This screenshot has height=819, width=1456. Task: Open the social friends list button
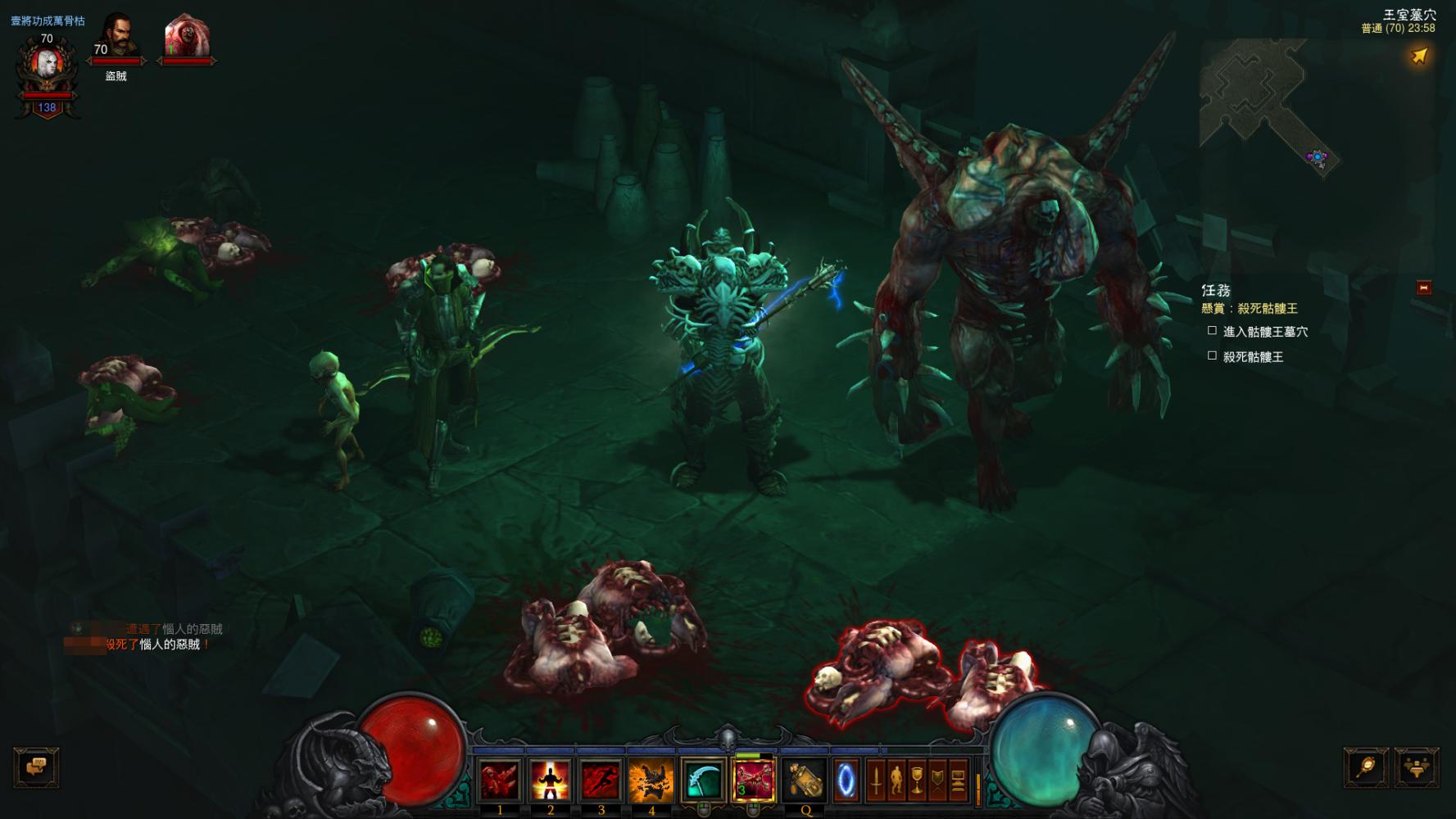[x=1416, y=767]
